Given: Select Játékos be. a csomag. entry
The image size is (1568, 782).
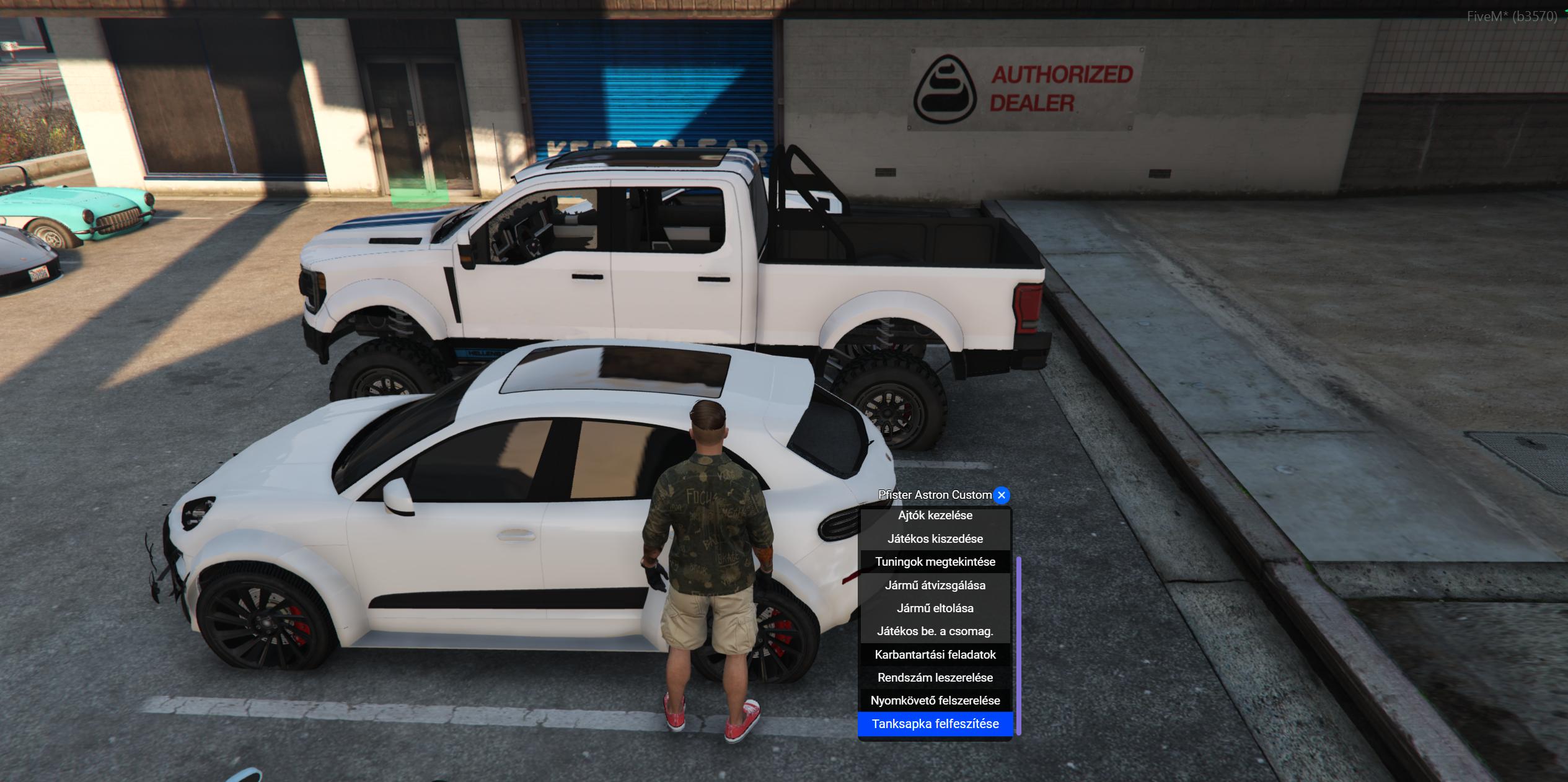Looking at the screenshot, I should [935, 631].
